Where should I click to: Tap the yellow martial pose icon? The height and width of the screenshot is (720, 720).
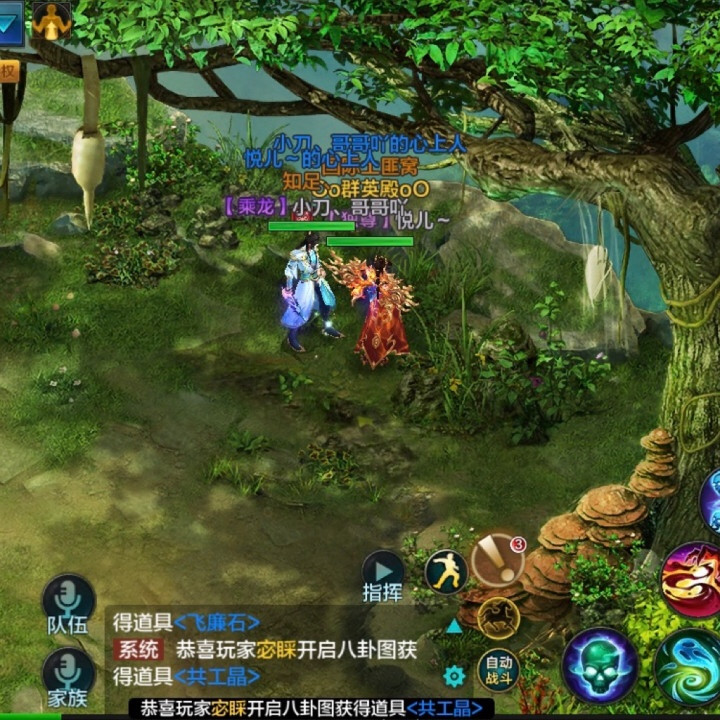446,571
